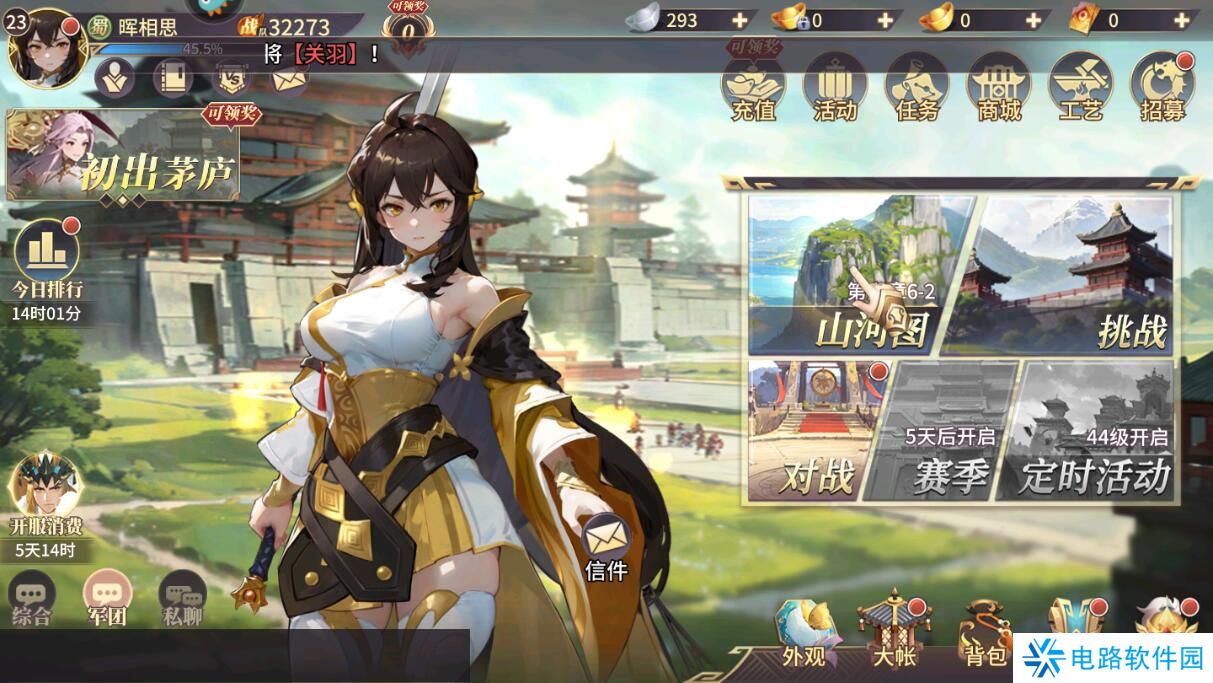Open the 工艺 crafting menu
This screenshot has width=1213, height=683.
tap(1080, 87)
